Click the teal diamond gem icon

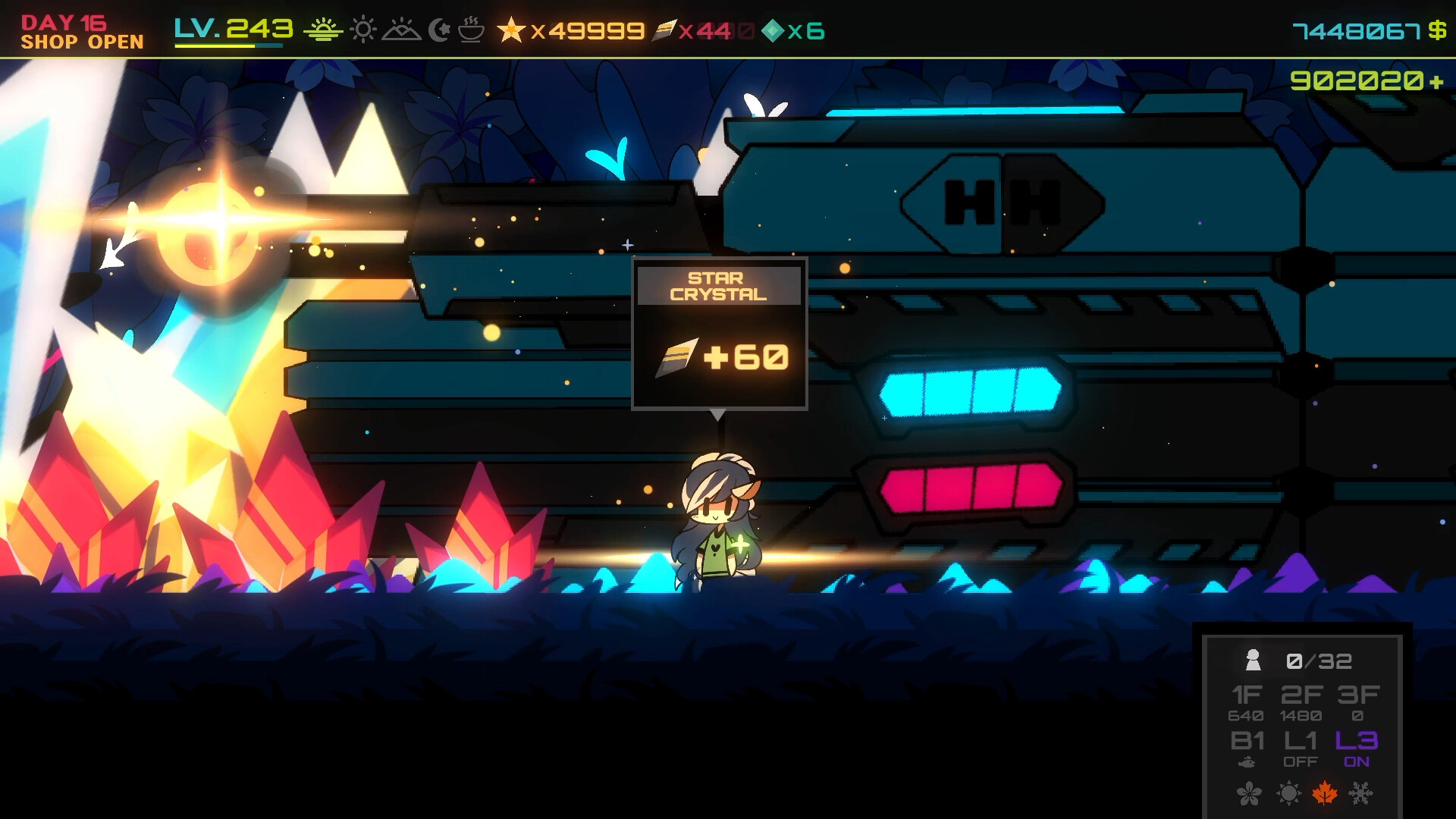(772, 31)
